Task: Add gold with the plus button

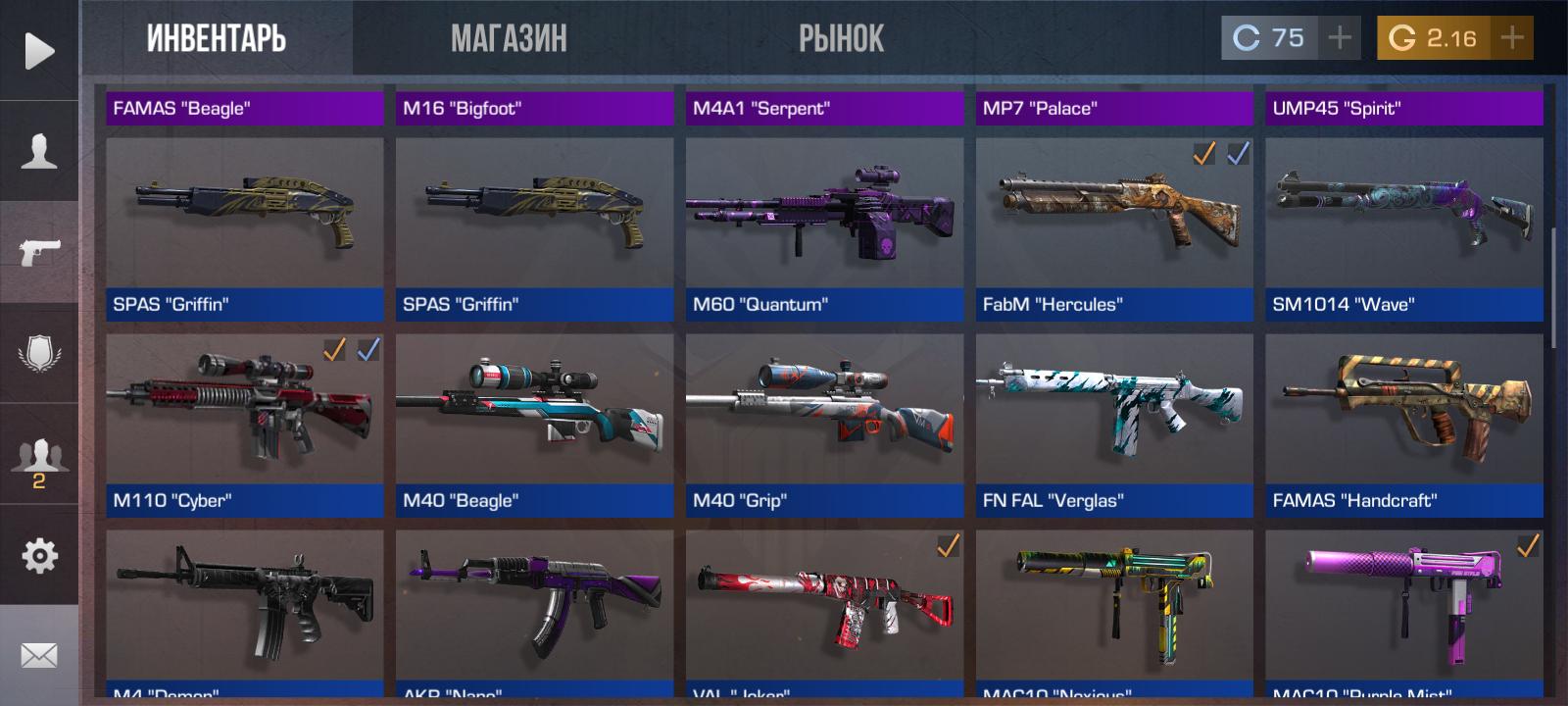Action: point(1512,38)
